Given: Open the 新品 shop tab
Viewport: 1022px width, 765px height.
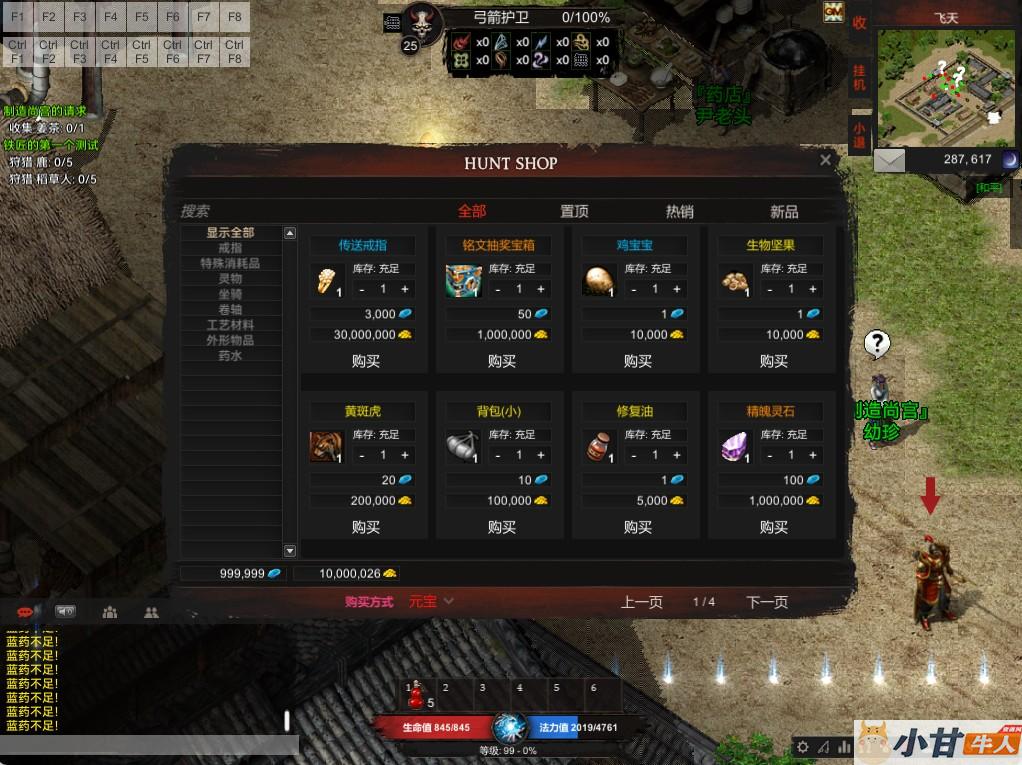Looking at the screenshot, I should [x=784, y=211].
